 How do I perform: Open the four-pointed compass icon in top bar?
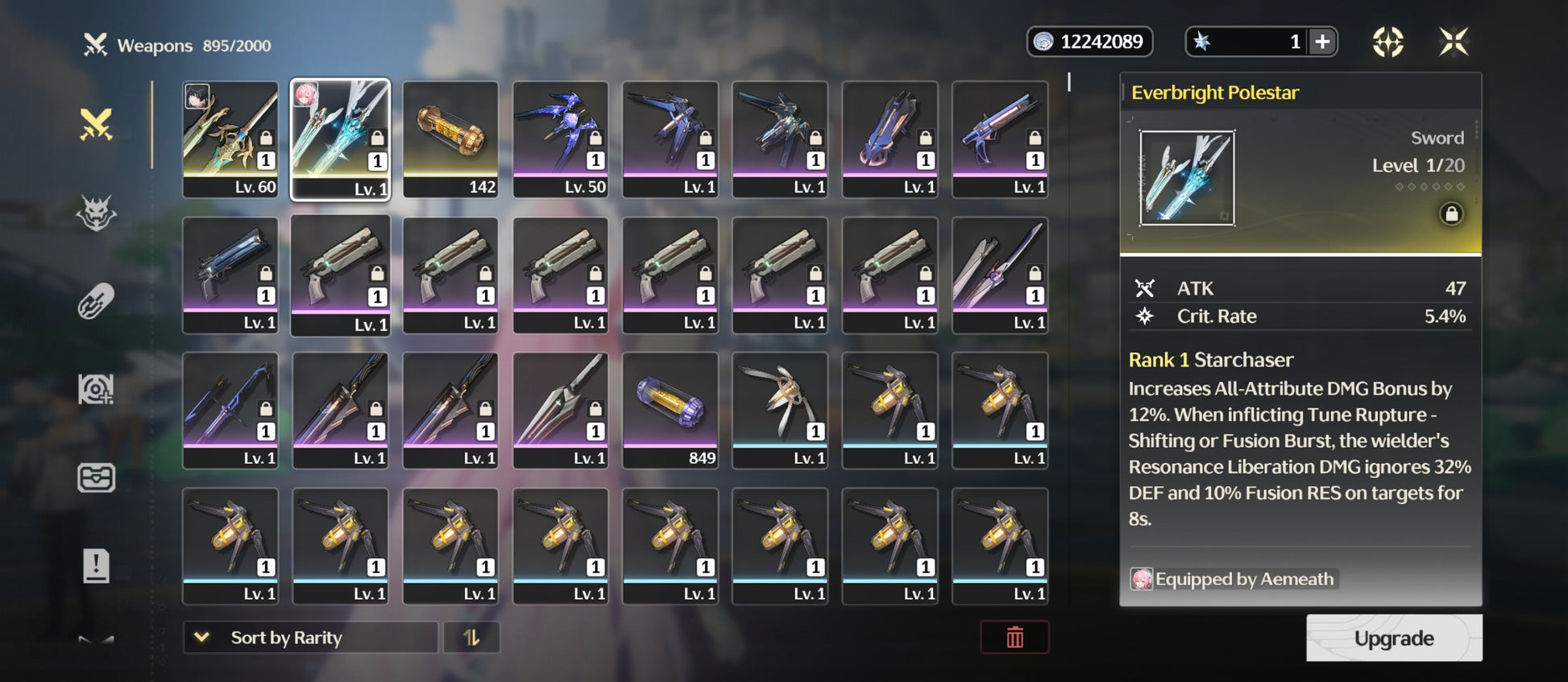click(x=1388, y=42)
